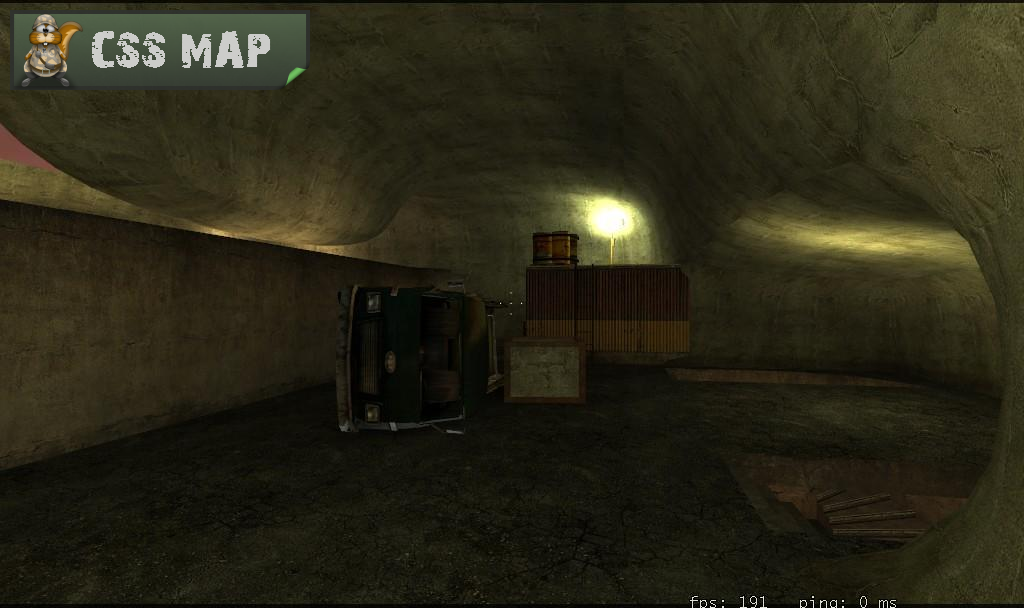The width and height of the screenshot is (1024, 608).
Task: Click the CSS MAP banner logo
Action: (160, 50)
